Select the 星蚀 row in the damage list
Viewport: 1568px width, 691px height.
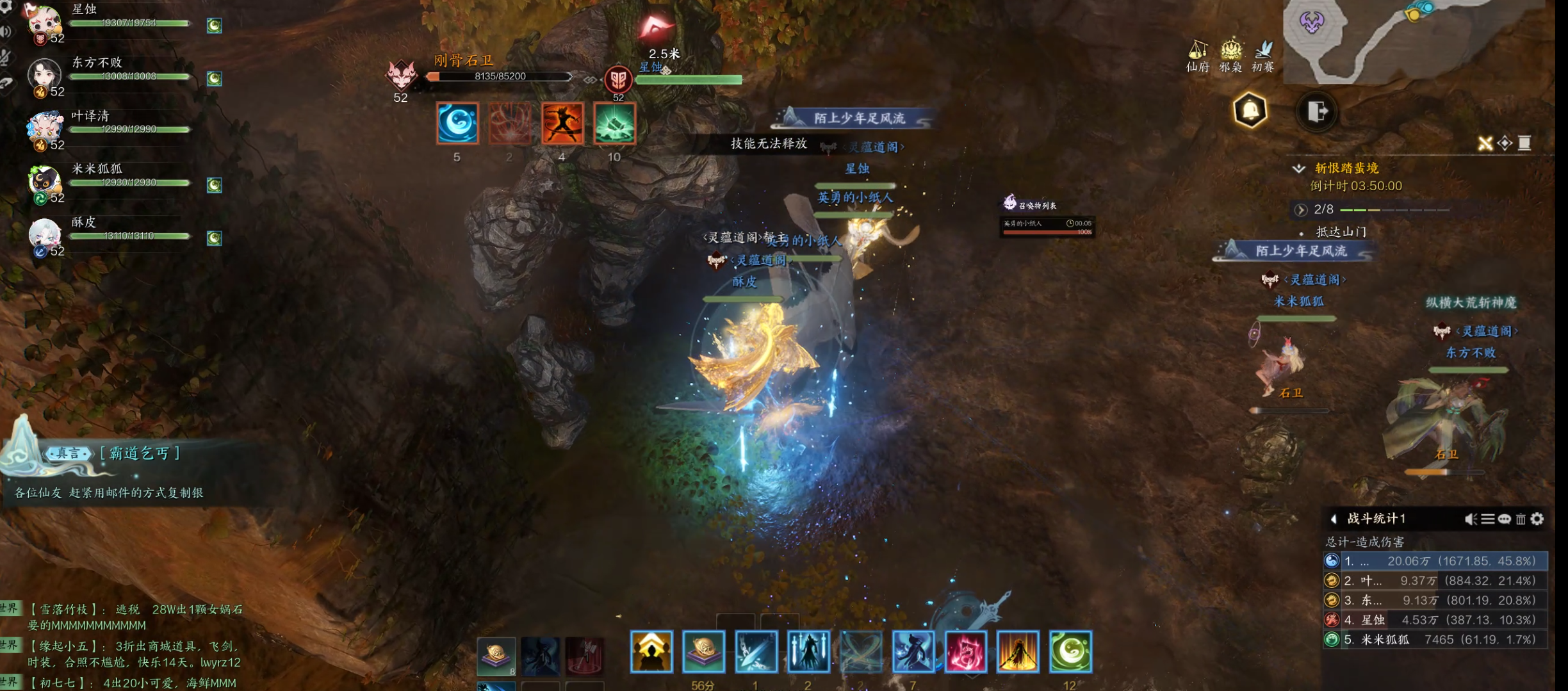[x=1435, y=620]
